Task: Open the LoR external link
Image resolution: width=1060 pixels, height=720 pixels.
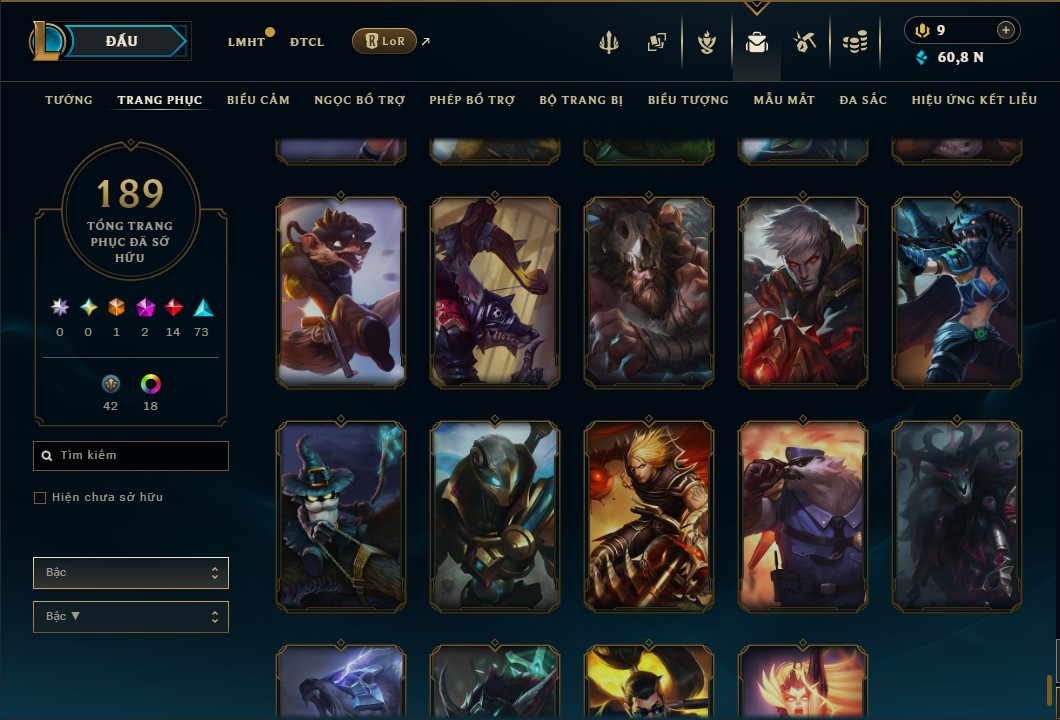Action: pyautogui.click(x=385, y=41)
